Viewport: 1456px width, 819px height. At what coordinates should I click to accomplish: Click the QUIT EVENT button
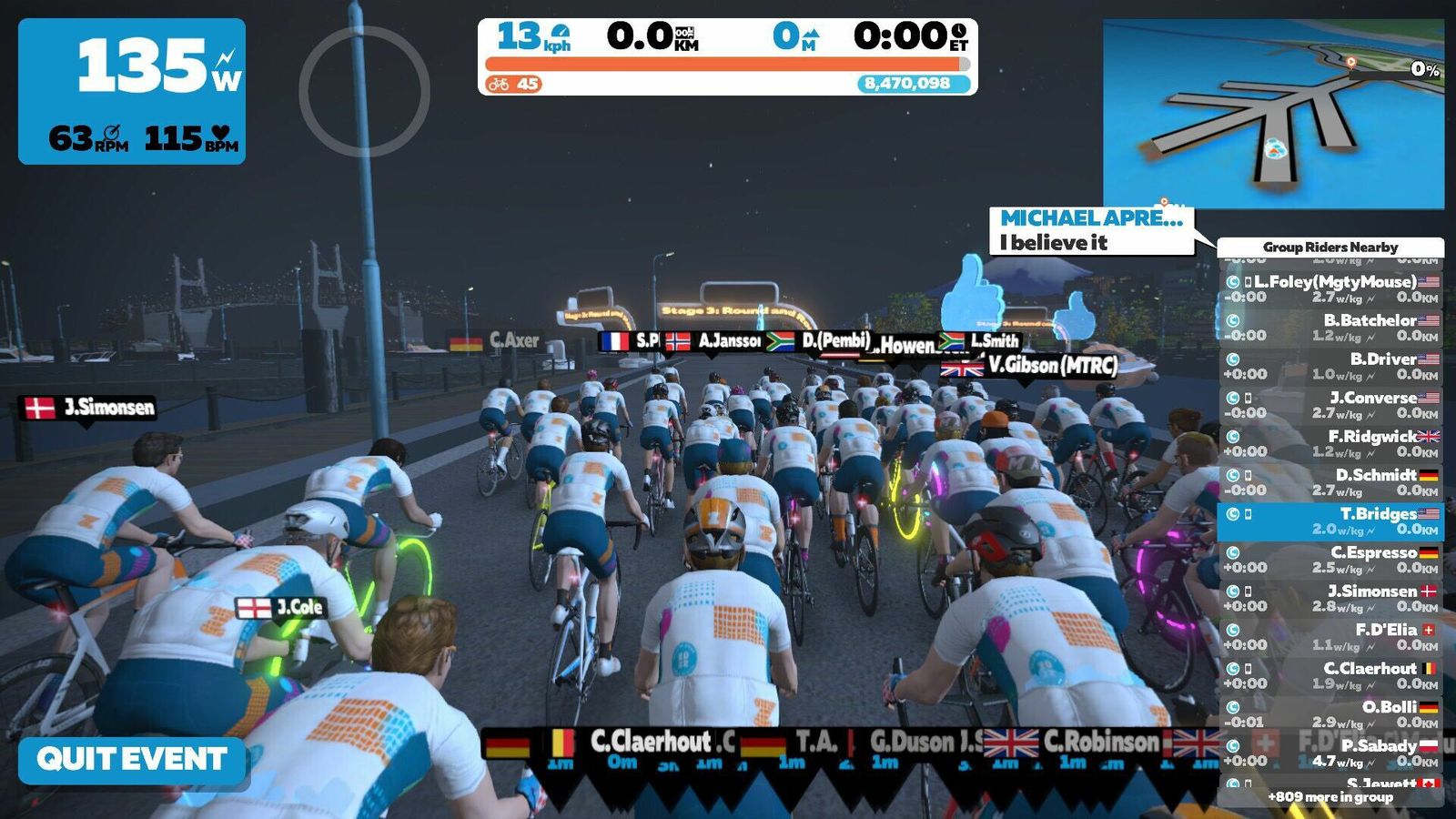[x=132, y=760]
